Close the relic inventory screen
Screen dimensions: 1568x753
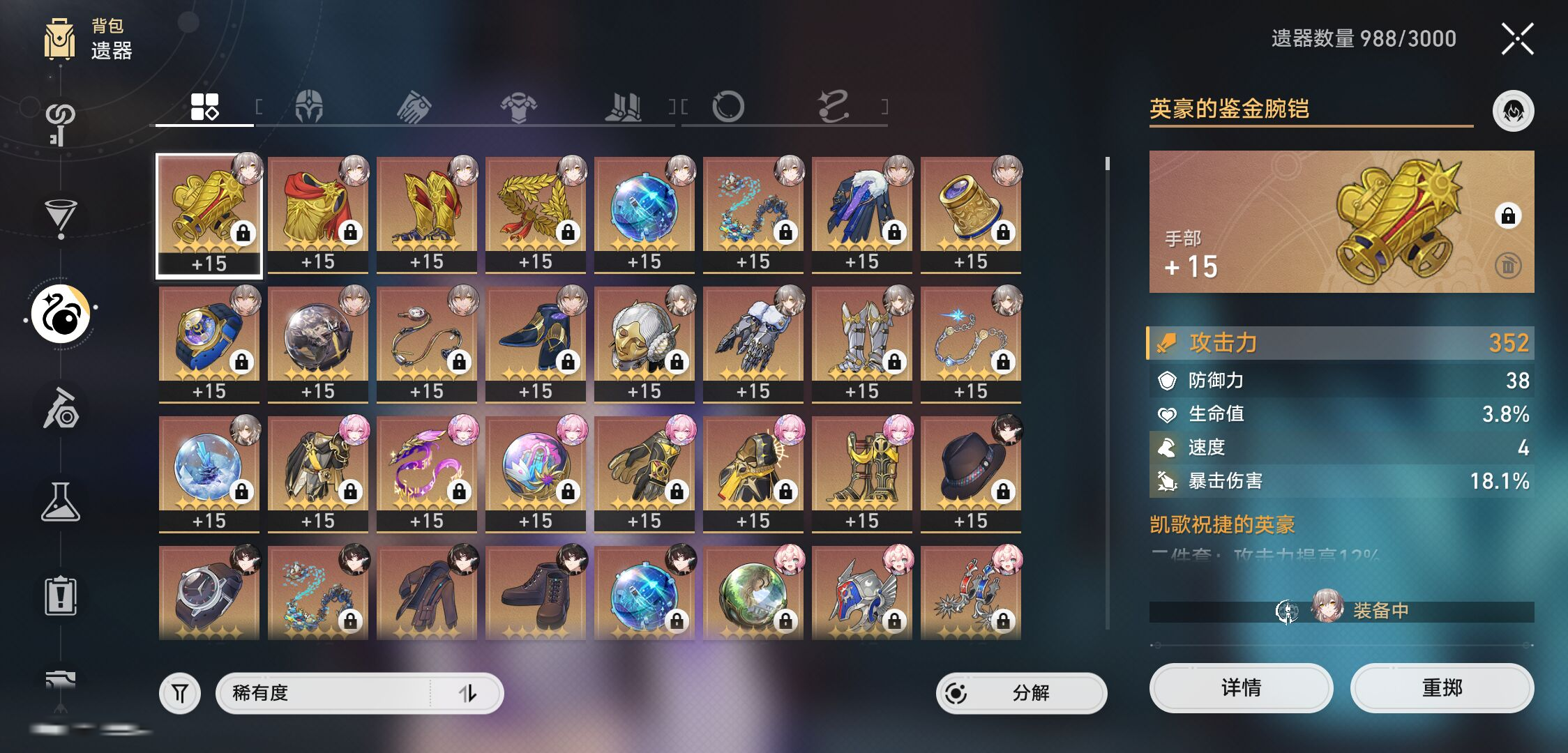(x=1517, y=39)
